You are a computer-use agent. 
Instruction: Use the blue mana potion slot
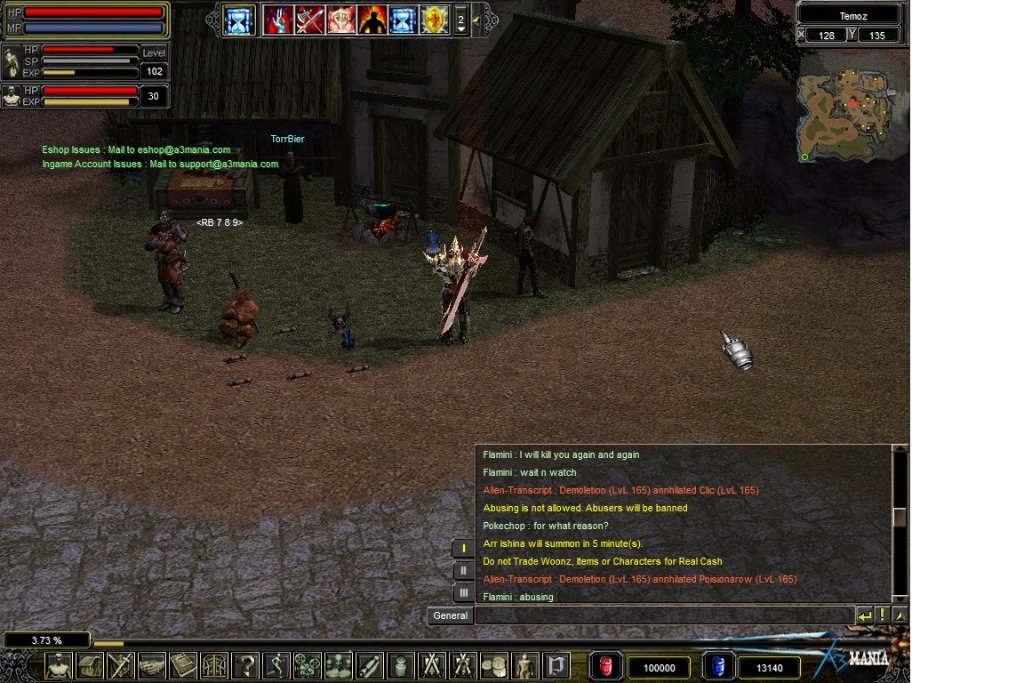coord(716,666)
